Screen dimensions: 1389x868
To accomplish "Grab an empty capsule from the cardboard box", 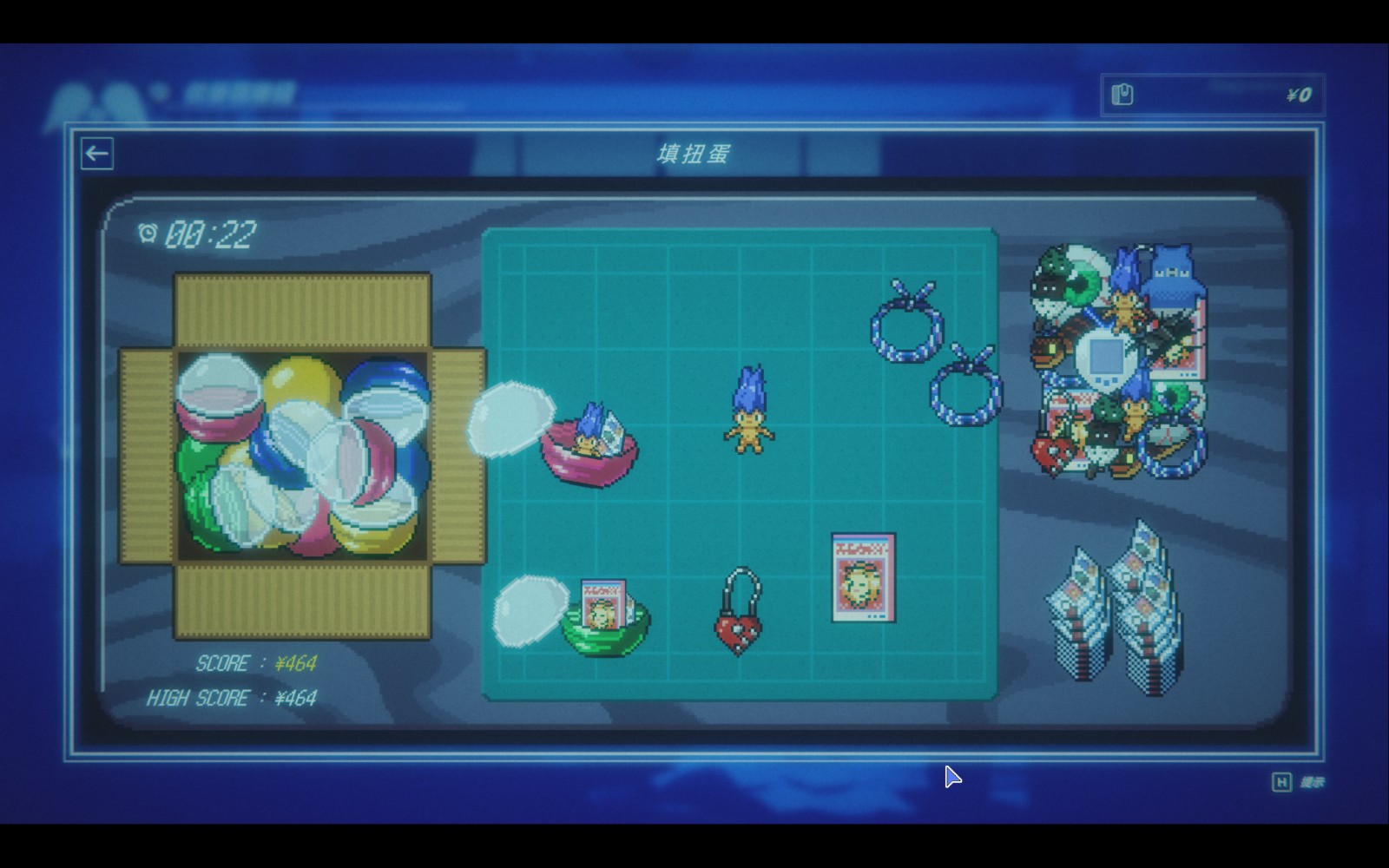I will tap(302, 456).
